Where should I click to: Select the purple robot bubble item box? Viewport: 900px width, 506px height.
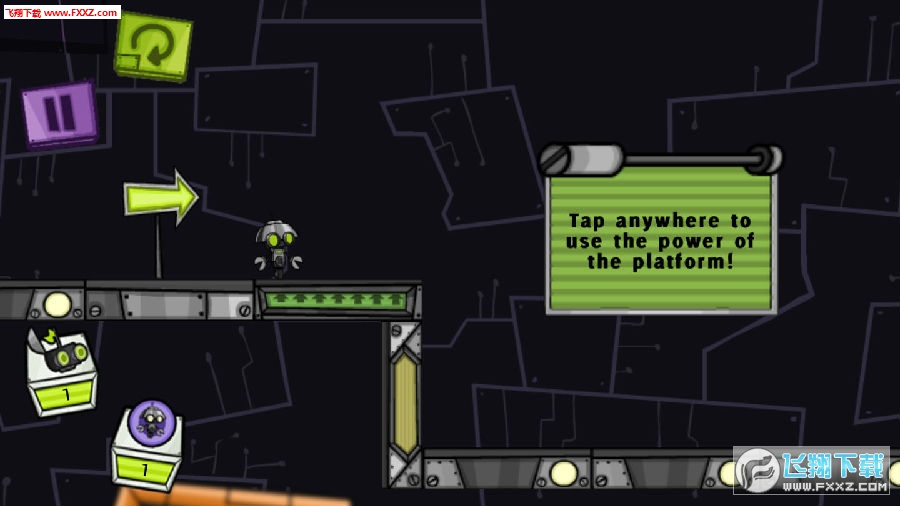click(149, 444)
